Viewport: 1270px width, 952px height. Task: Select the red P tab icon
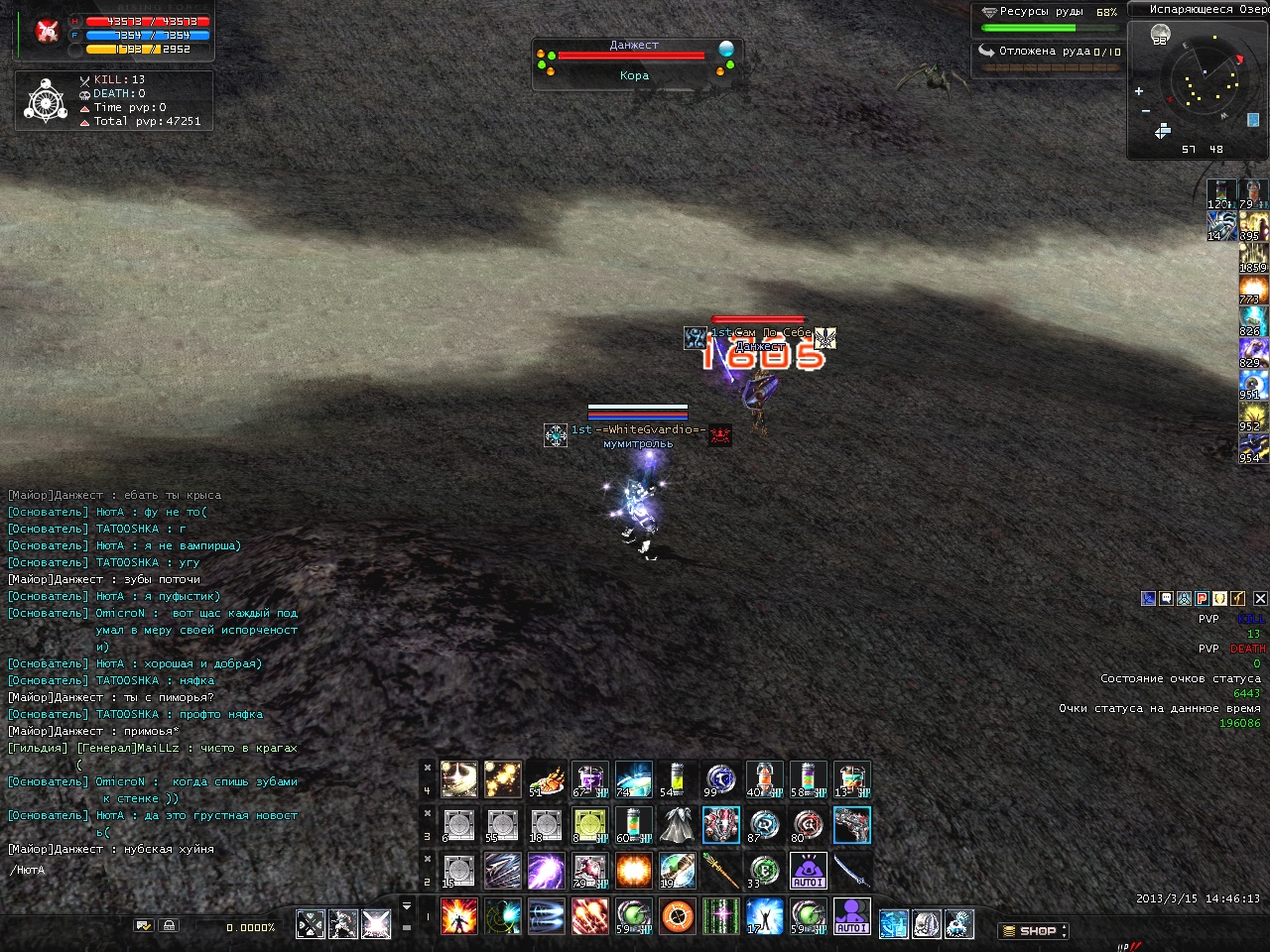1202,598
